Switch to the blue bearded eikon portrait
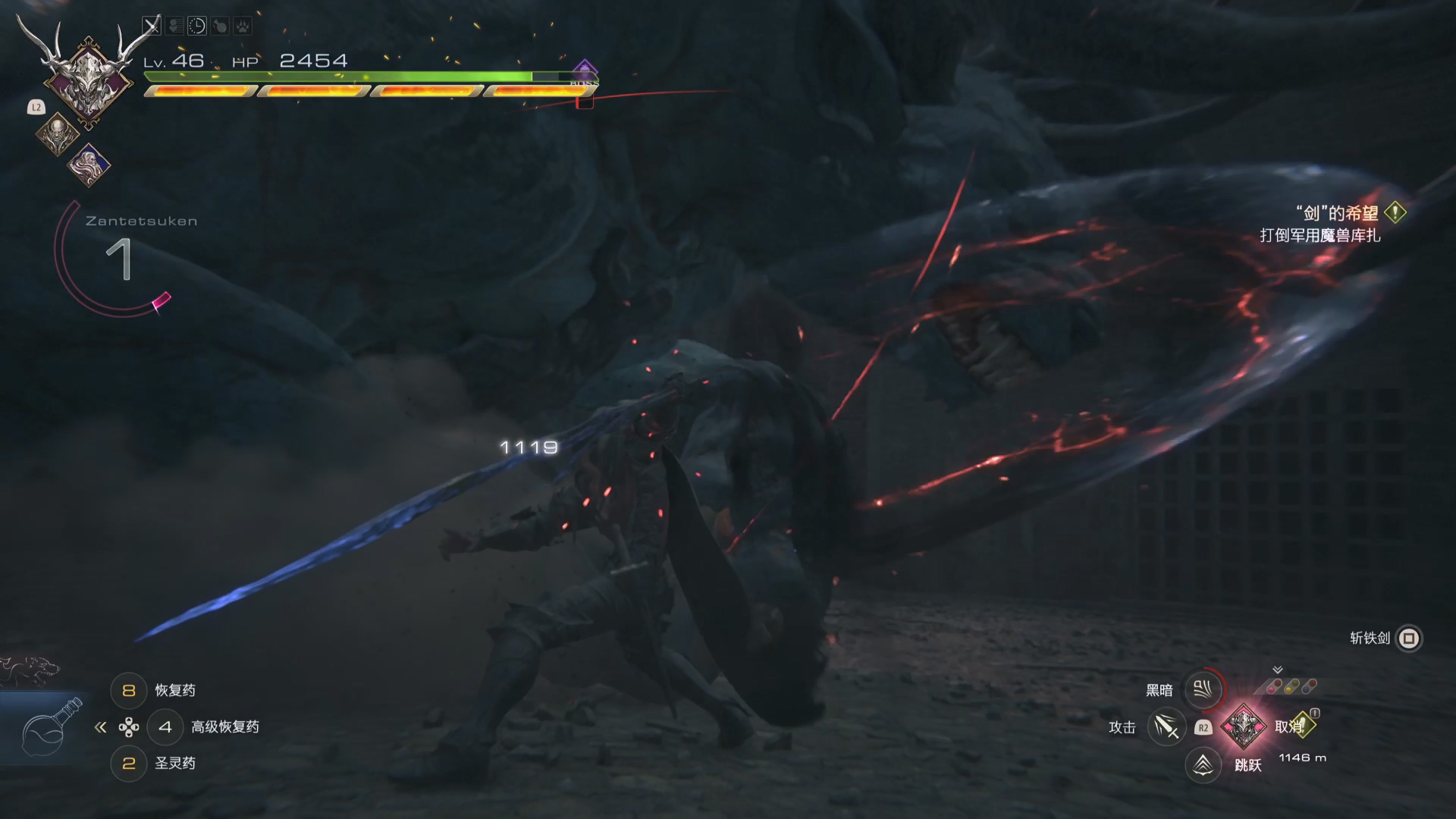This screenshot has width=1456, height=819. pyautogui.click(x=89, y=165)
